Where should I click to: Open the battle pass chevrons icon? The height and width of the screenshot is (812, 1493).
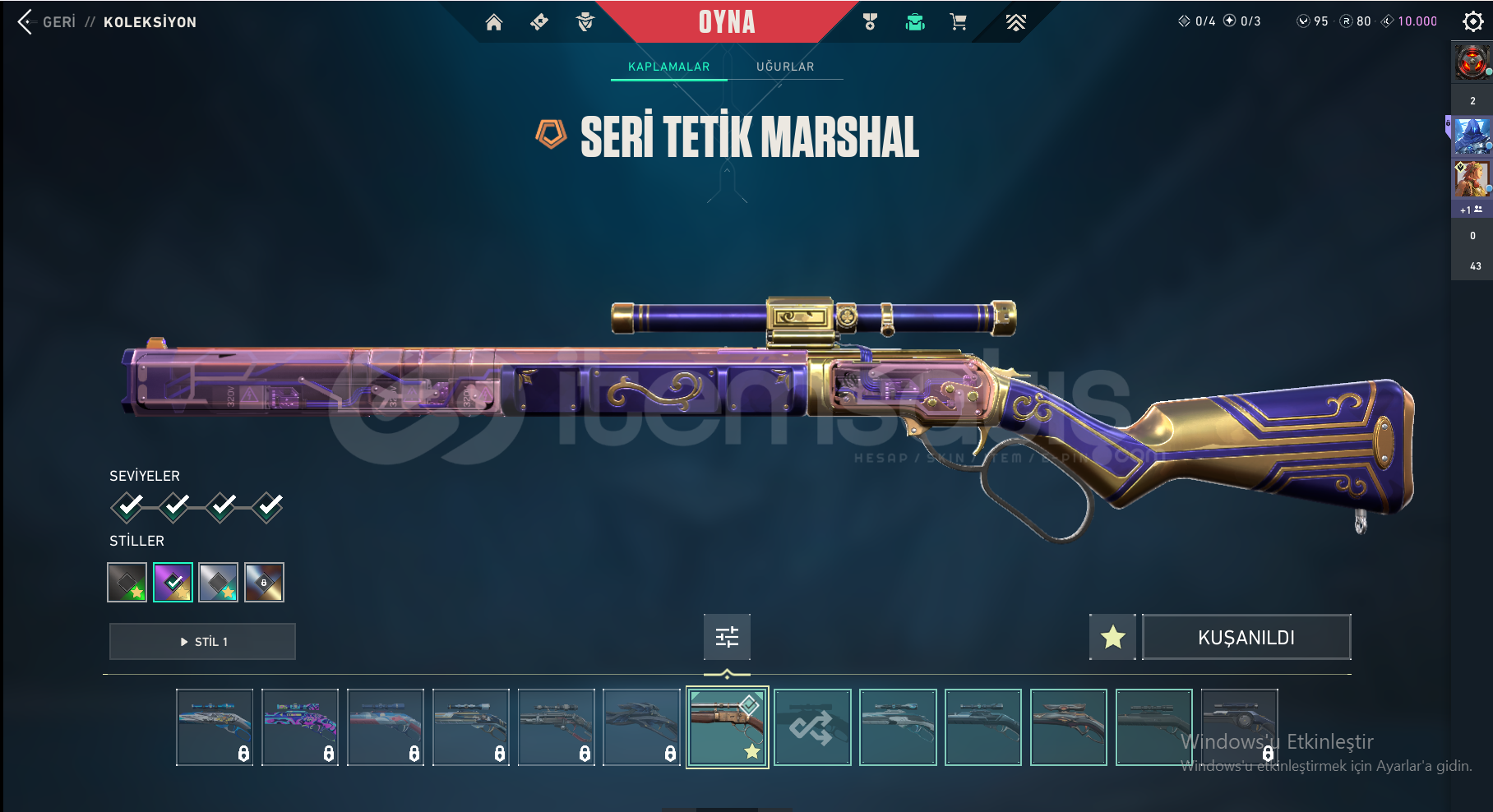tap(1016, 22)
